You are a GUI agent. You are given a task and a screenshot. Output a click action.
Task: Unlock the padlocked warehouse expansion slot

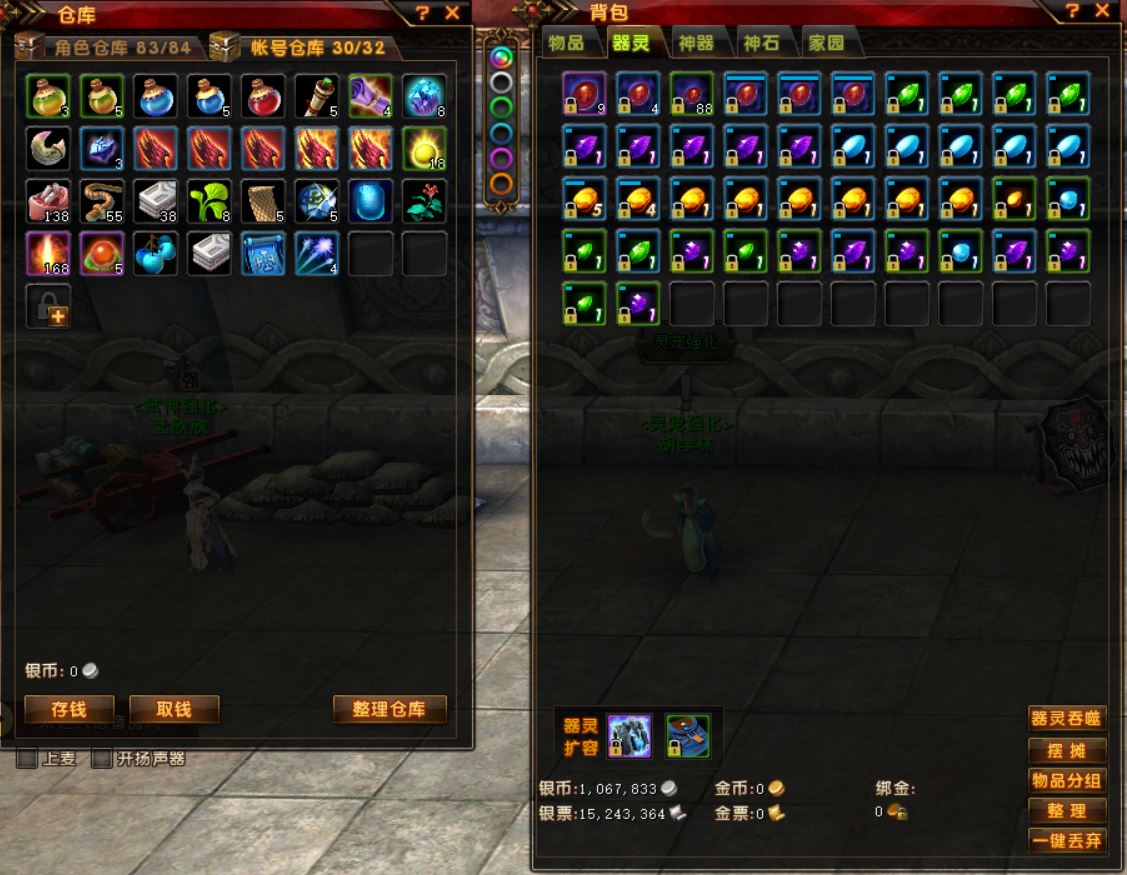[x=48, y=305]
